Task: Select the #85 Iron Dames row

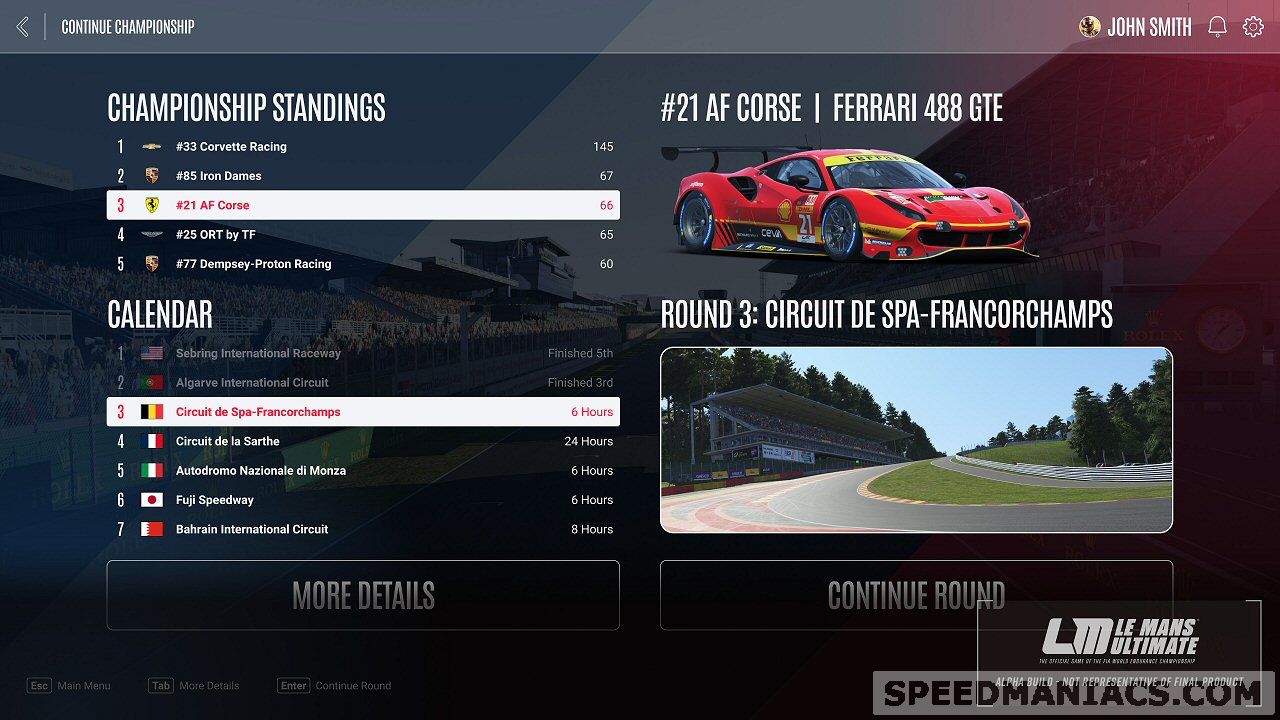Action: pyautogui.click(x=362, y=176)
